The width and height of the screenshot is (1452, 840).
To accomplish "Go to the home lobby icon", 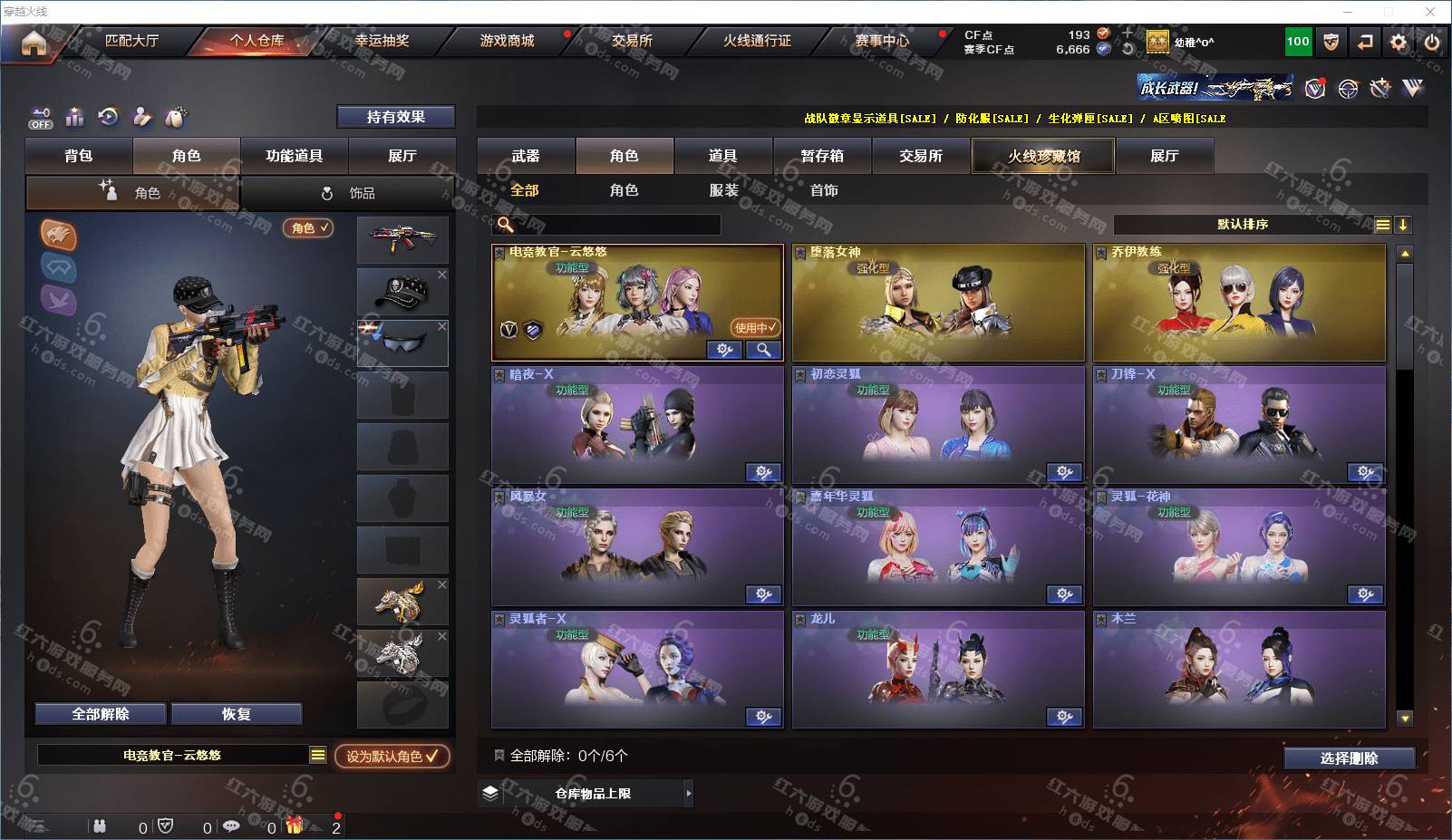I will [34, 43].
